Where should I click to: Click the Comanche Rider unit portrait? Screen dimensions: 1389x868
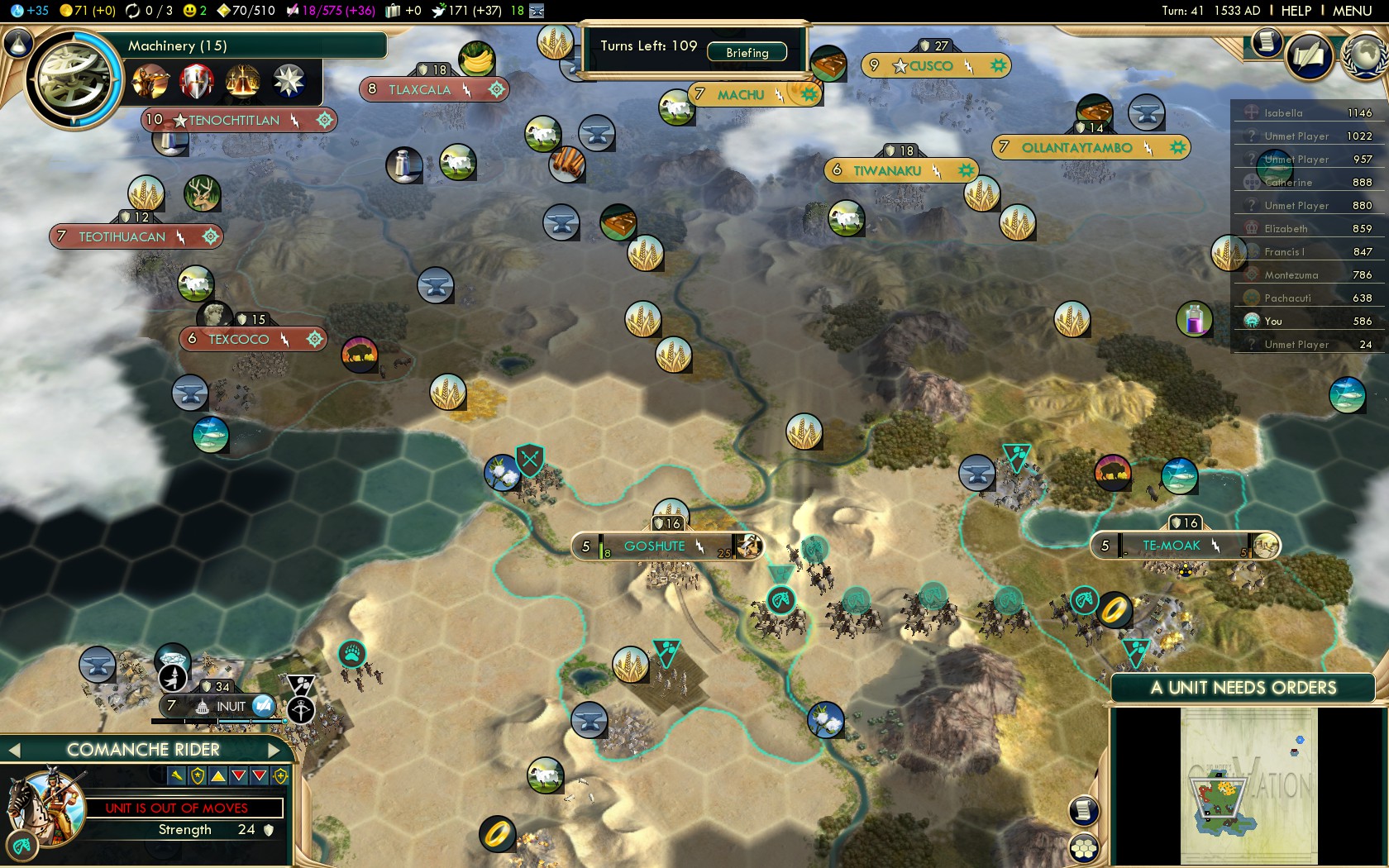click(x=45, y=806)
